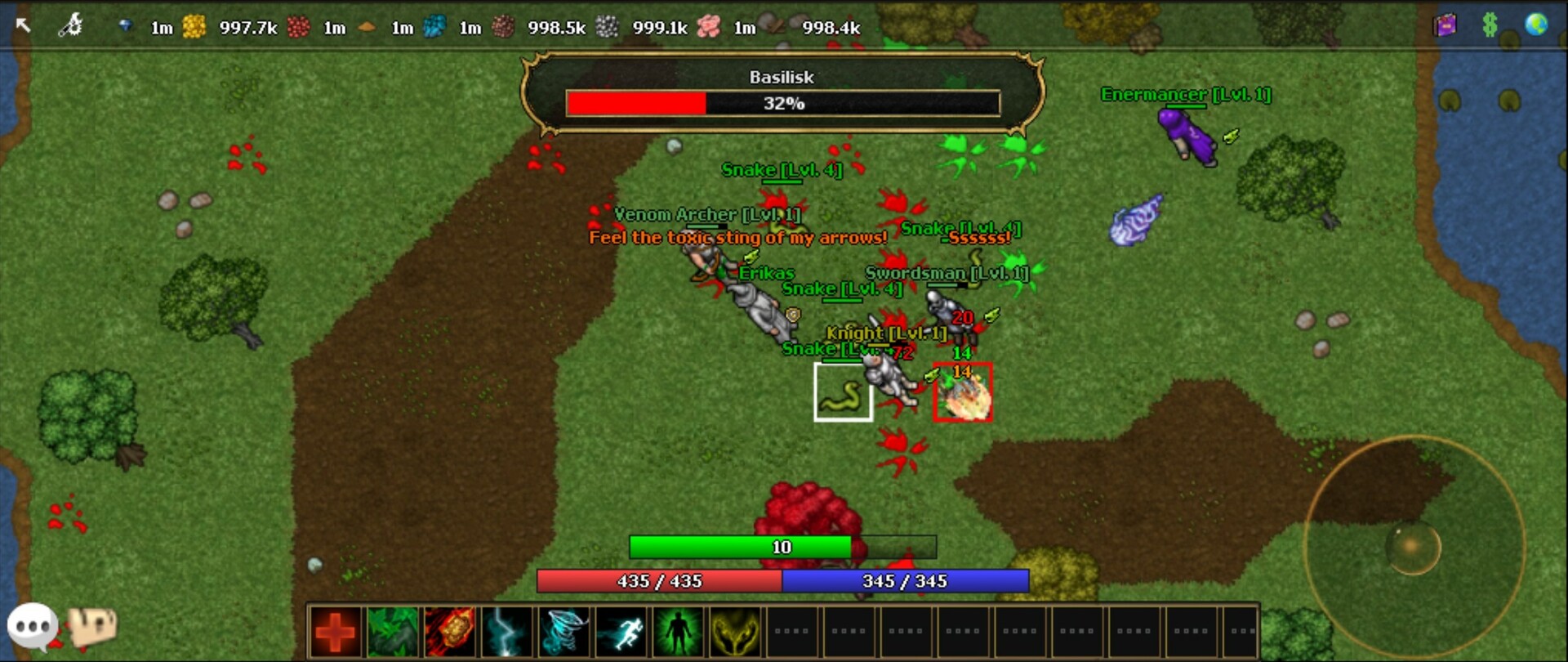
Task: Open the dollar sign shop
Action: 1491,25
